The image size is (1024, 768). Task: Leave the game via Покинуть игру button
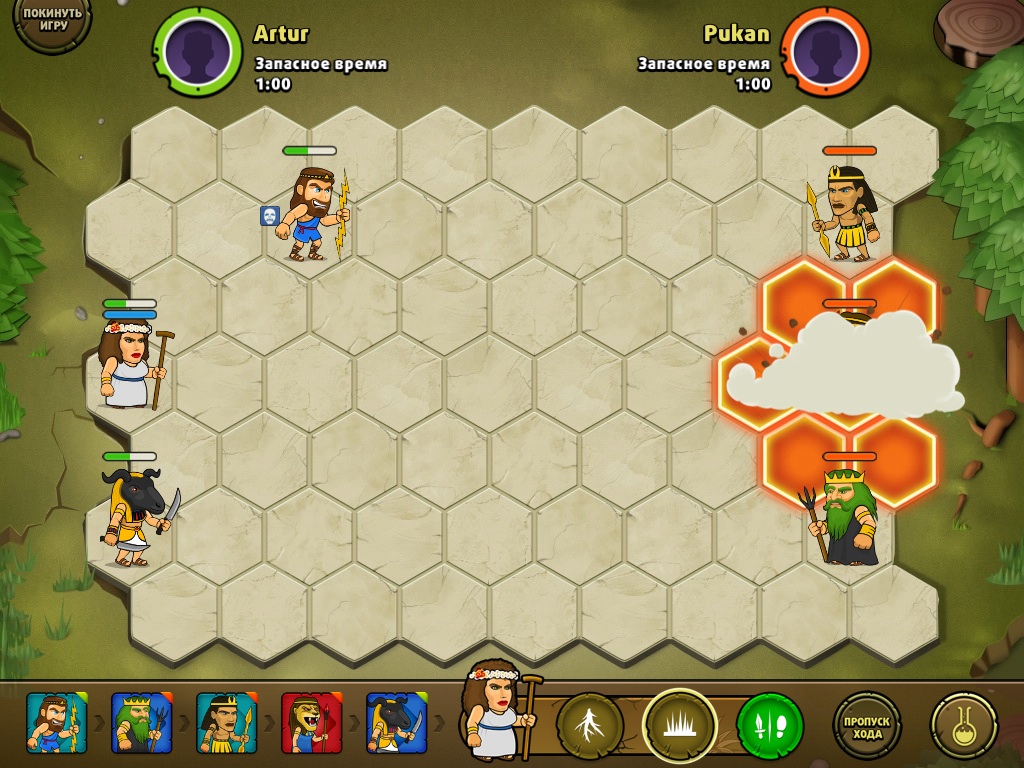pyautogui.click(x=48, y=22)
